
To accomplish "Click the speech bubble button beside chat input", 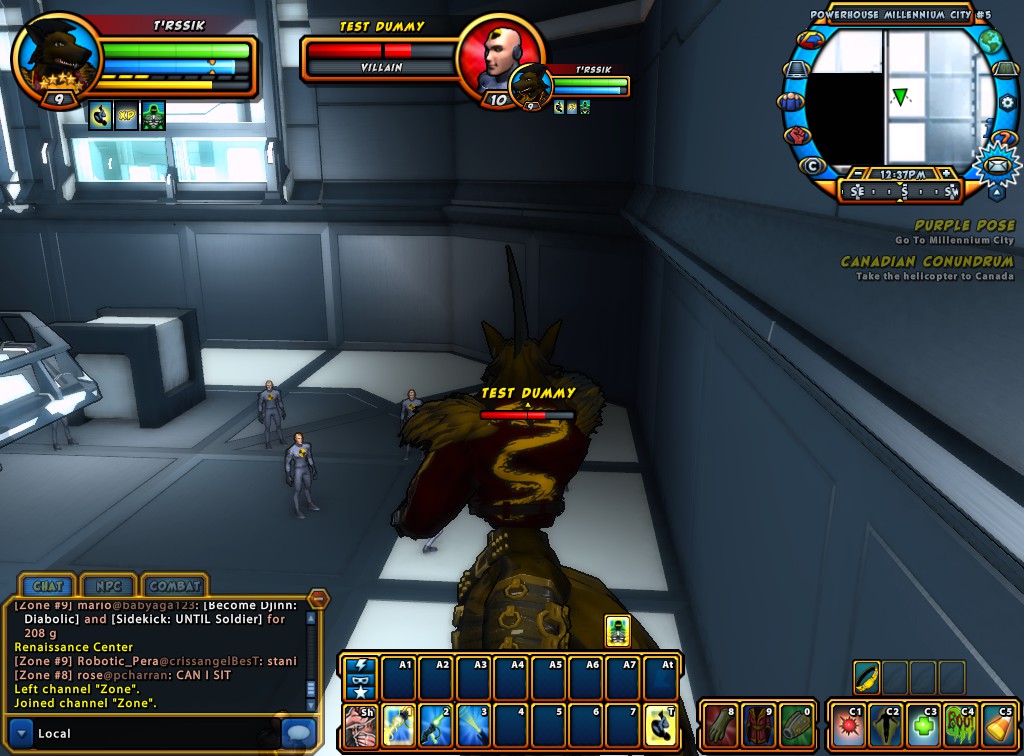I will (x=298, y=732).
